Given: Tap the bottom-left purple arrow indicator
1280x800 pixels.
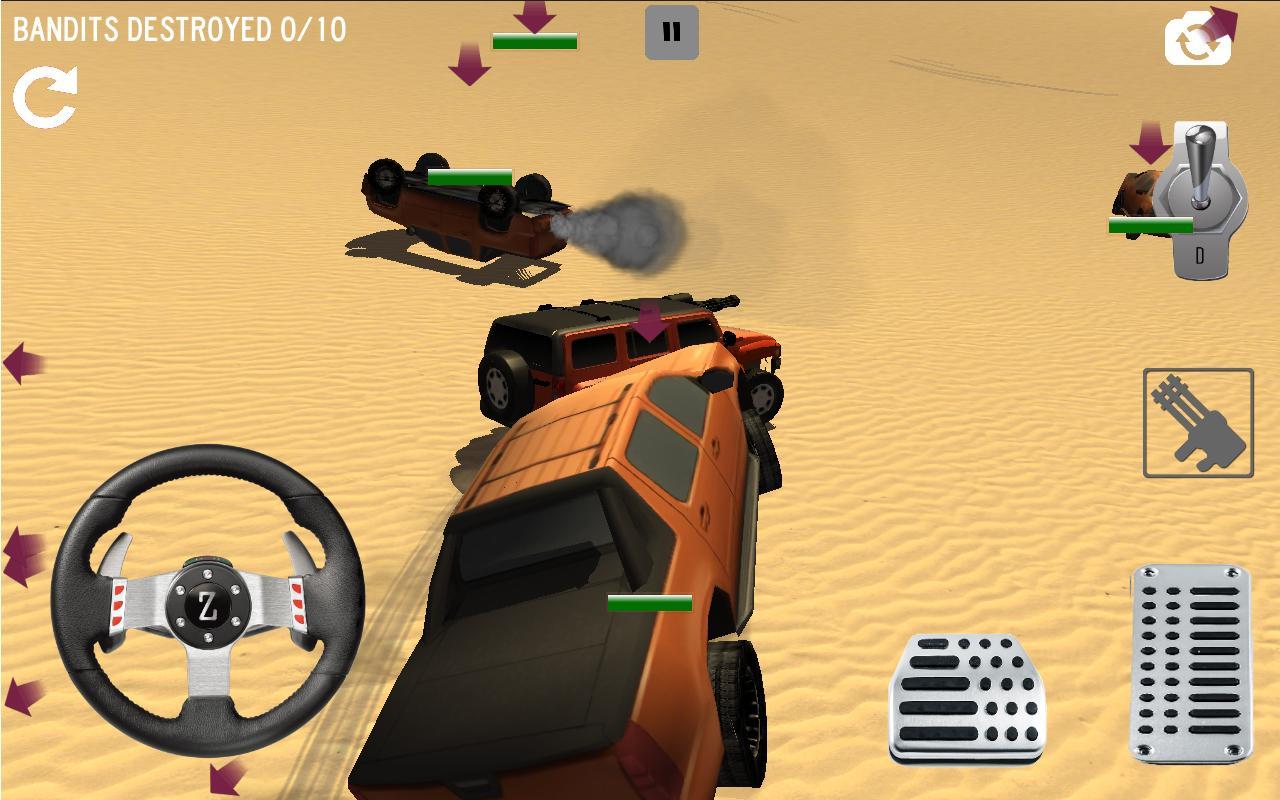Looking at the screenshot, I should click(x=220, y=778).
